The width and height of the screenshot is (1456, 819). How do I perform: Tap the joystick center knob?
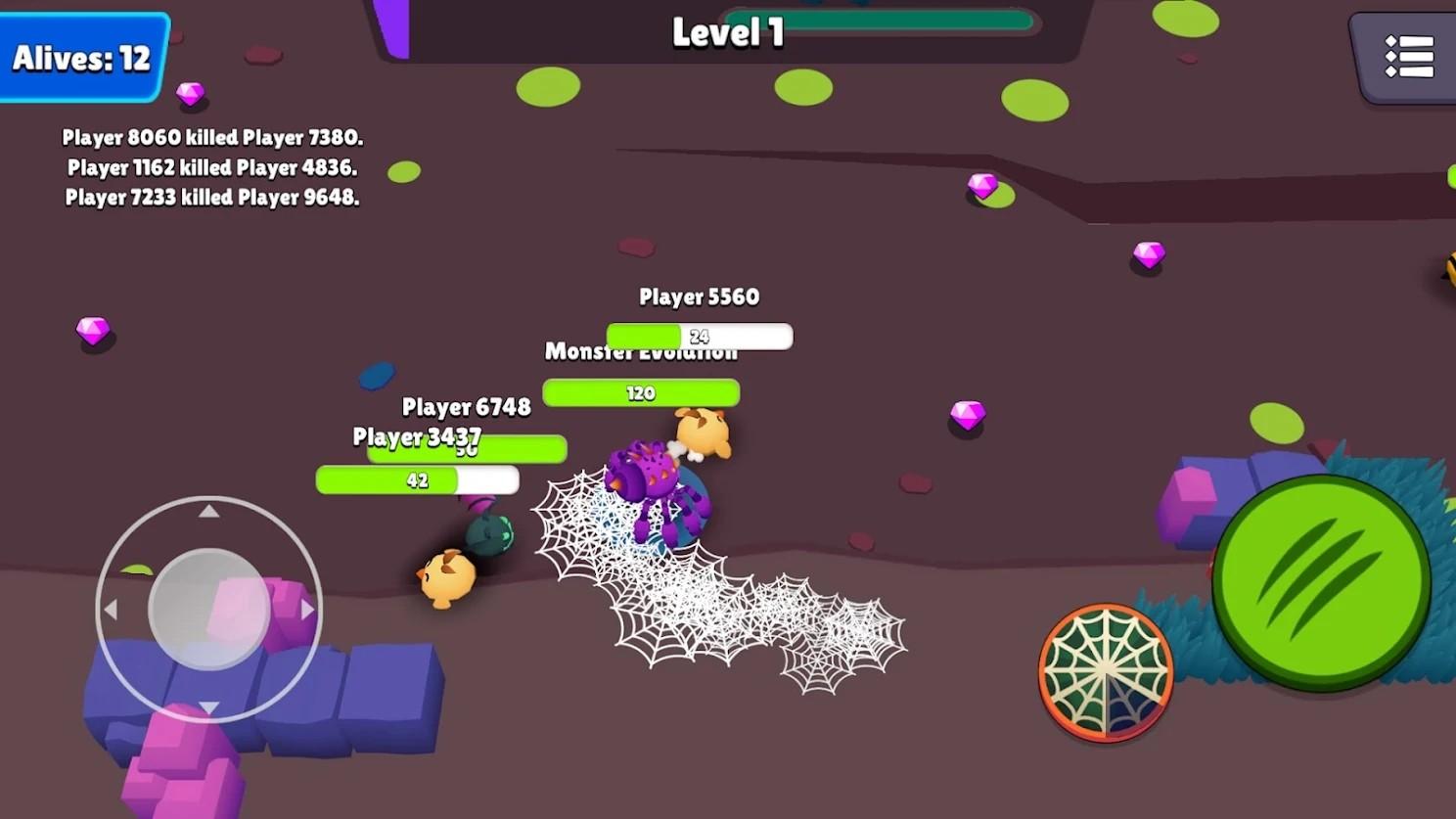(x=208, y=609)
